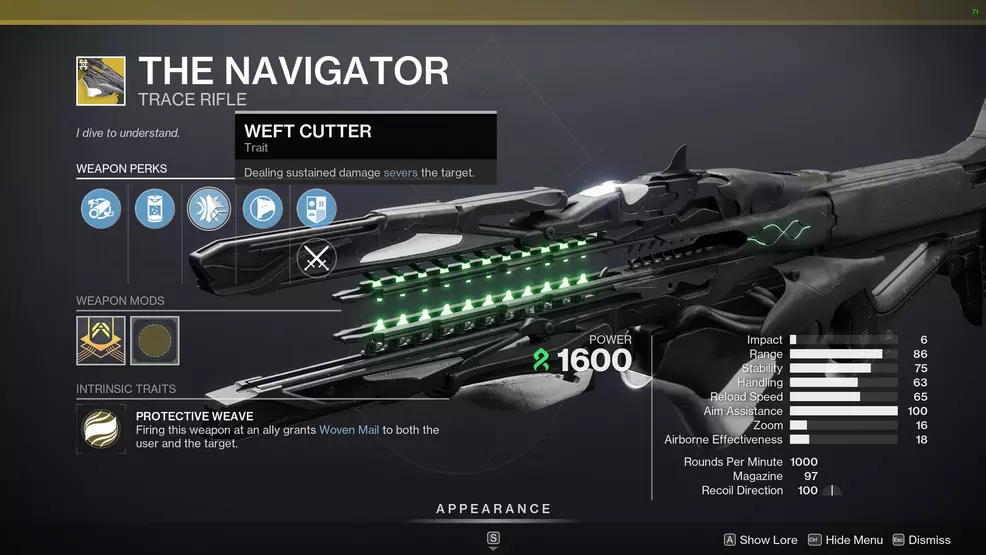Hide the weapon menu

[845, 540]
